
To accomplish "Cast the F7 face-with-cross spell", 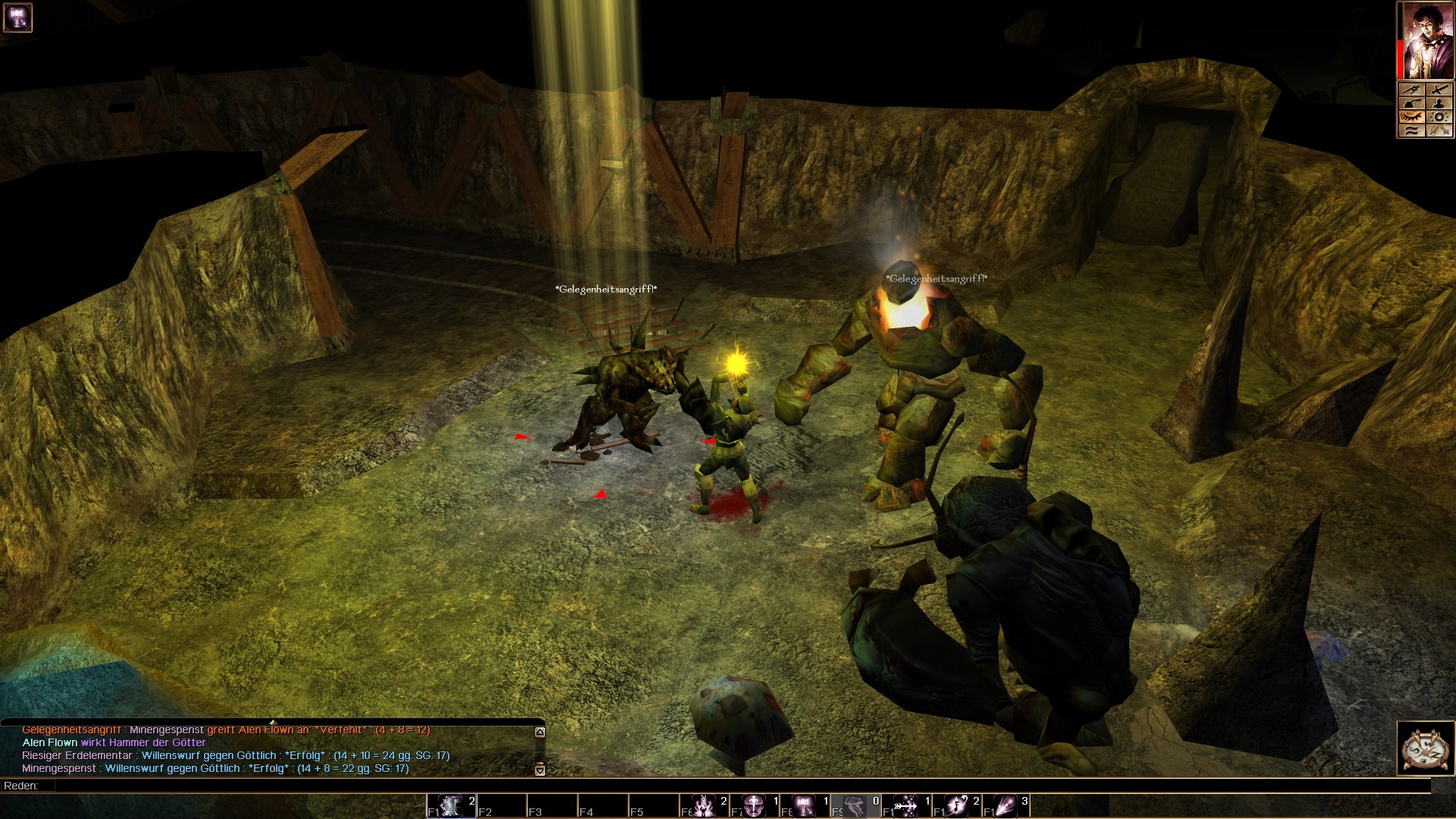I will click(x=755, y=805).
